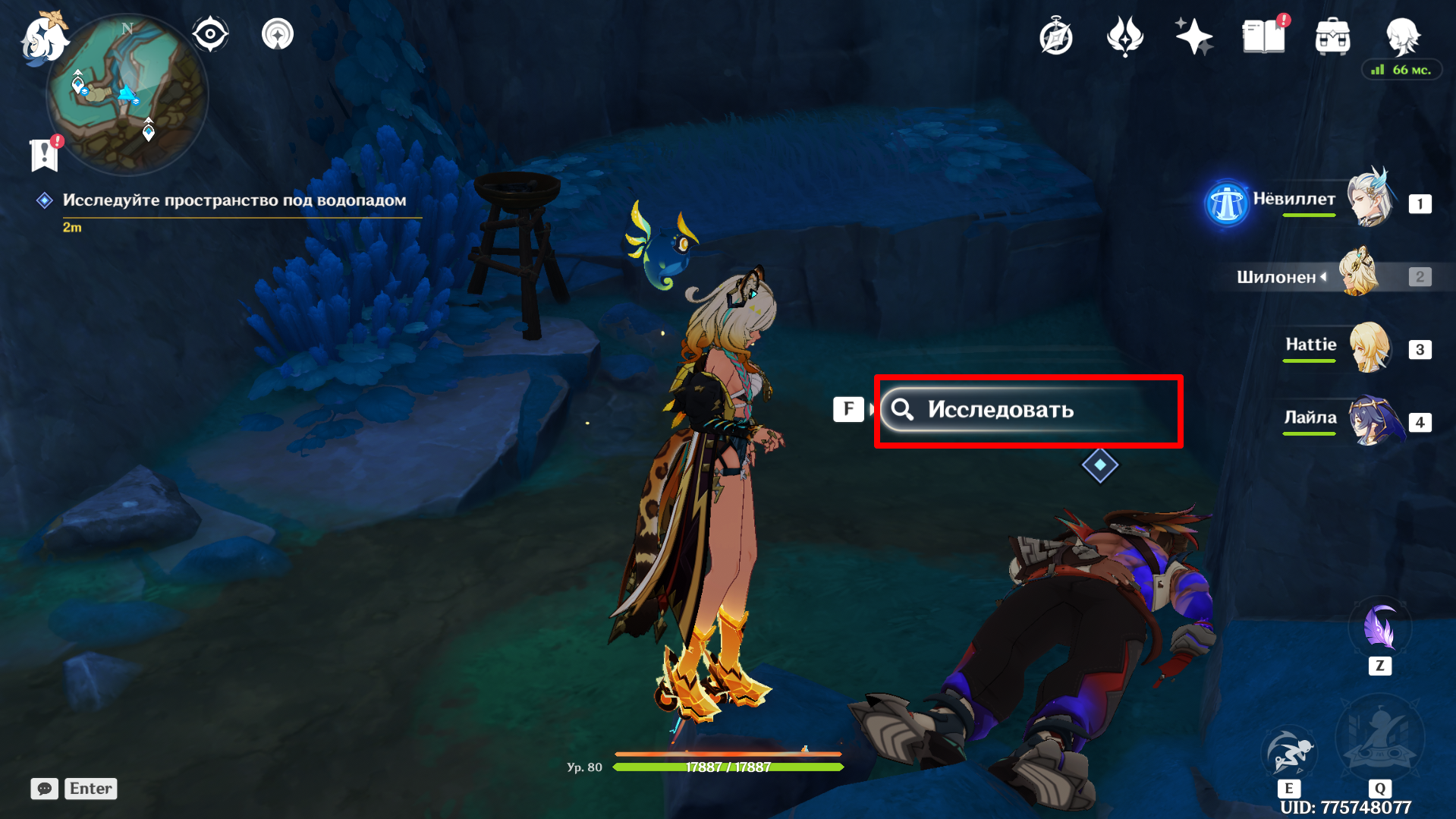Open the circular minimap
The height and width of the screenshot is (819, 1456).
(x=127, y=96)
